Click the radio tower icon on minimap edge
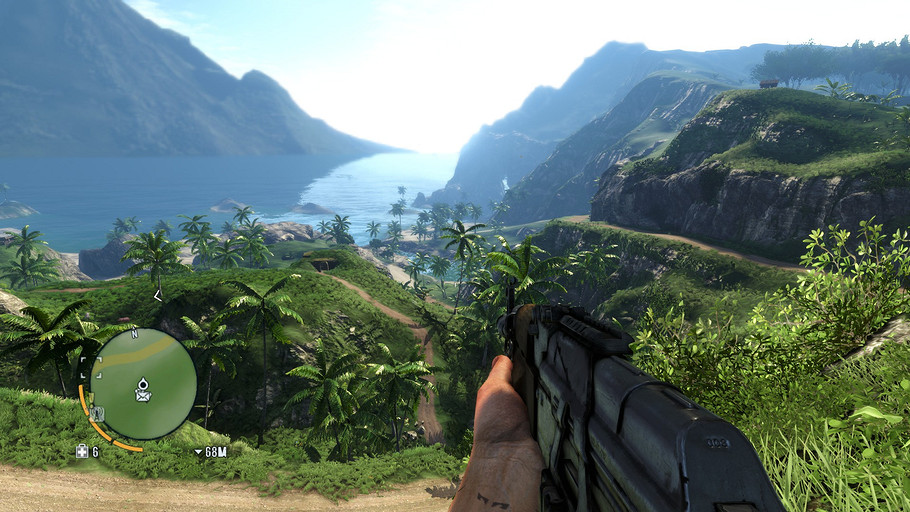The width and height of the screenshot is (910, 512). pyautogui.click(x=97, y=413)
